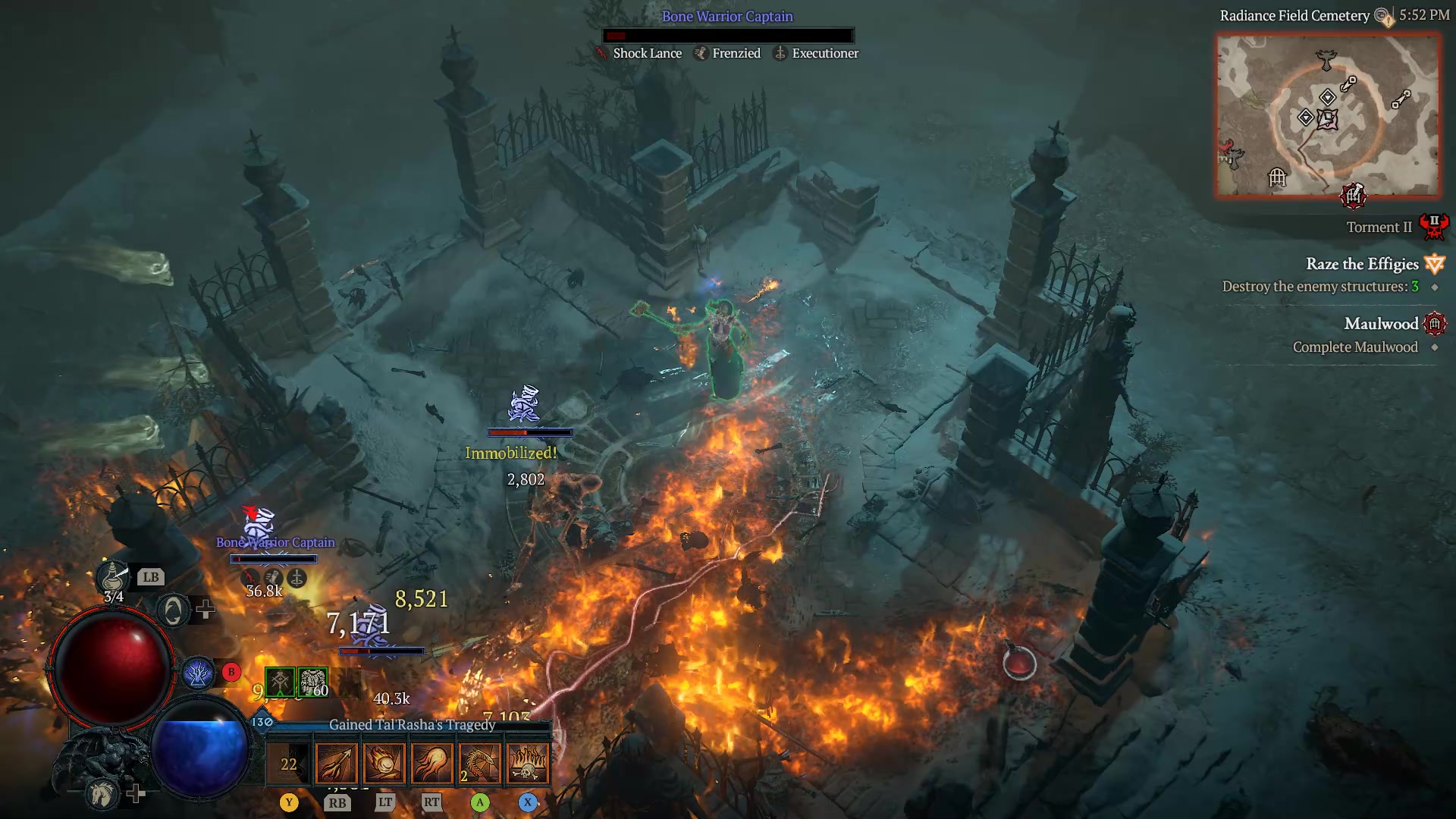Viewport: 1456px width, 819px height.
Task: Click the Frenzied affix icon above the boss bar
Action: [x=699, y=53]
